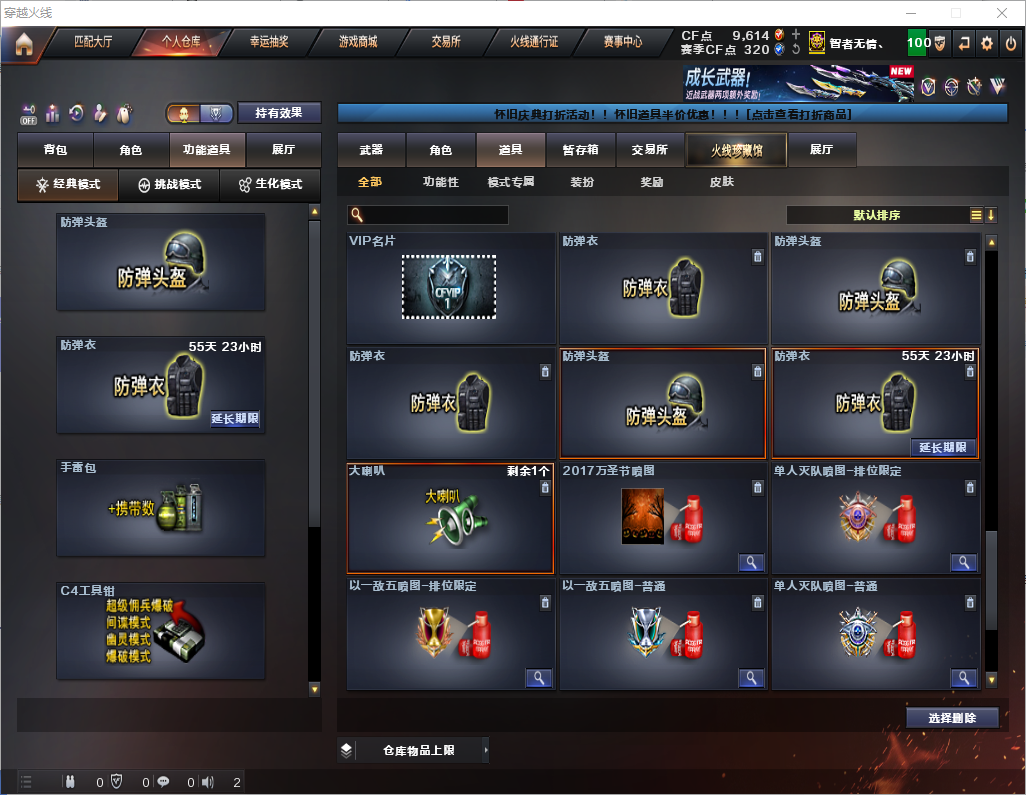The width and height of the screenshot is (1026, 795).
Task: Open the 火线珍藏馆 tab
Action: click(735, 150)
